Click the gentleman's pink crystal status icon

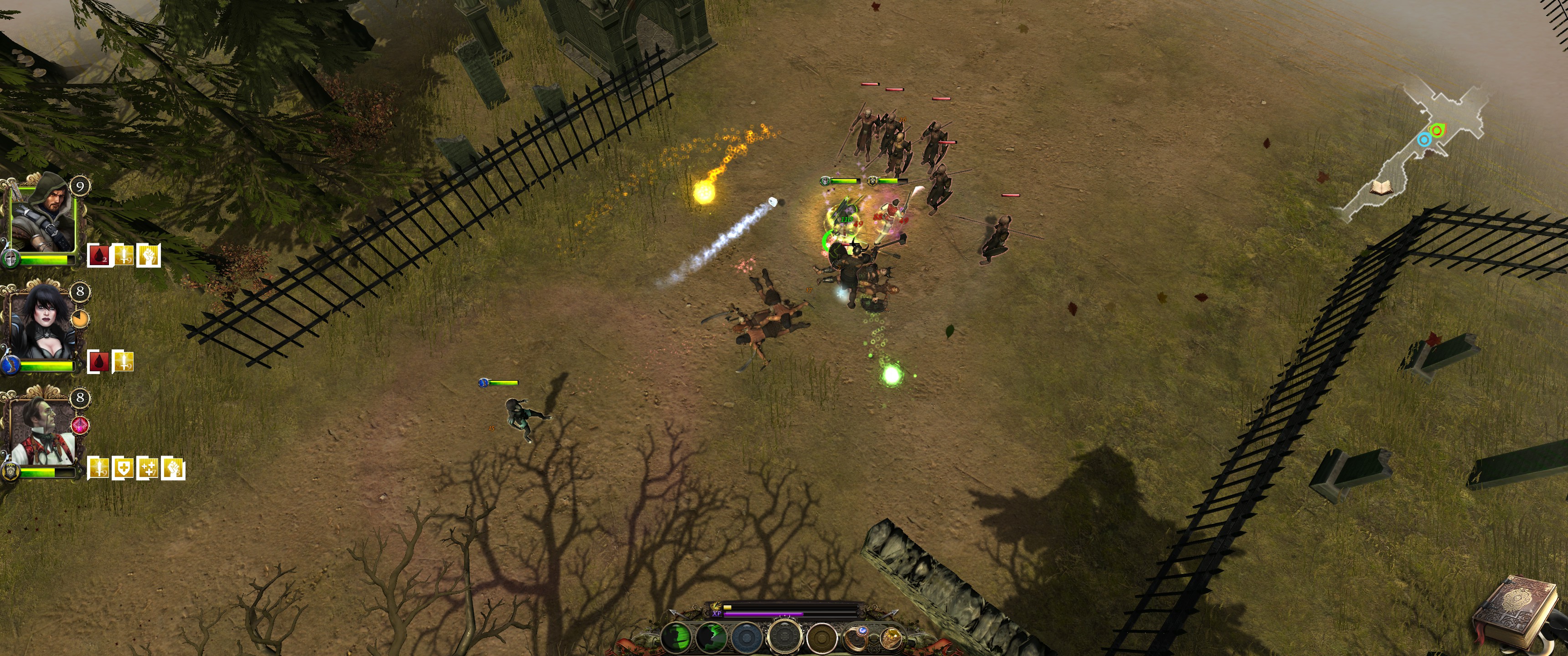click(x=80, y=425)
